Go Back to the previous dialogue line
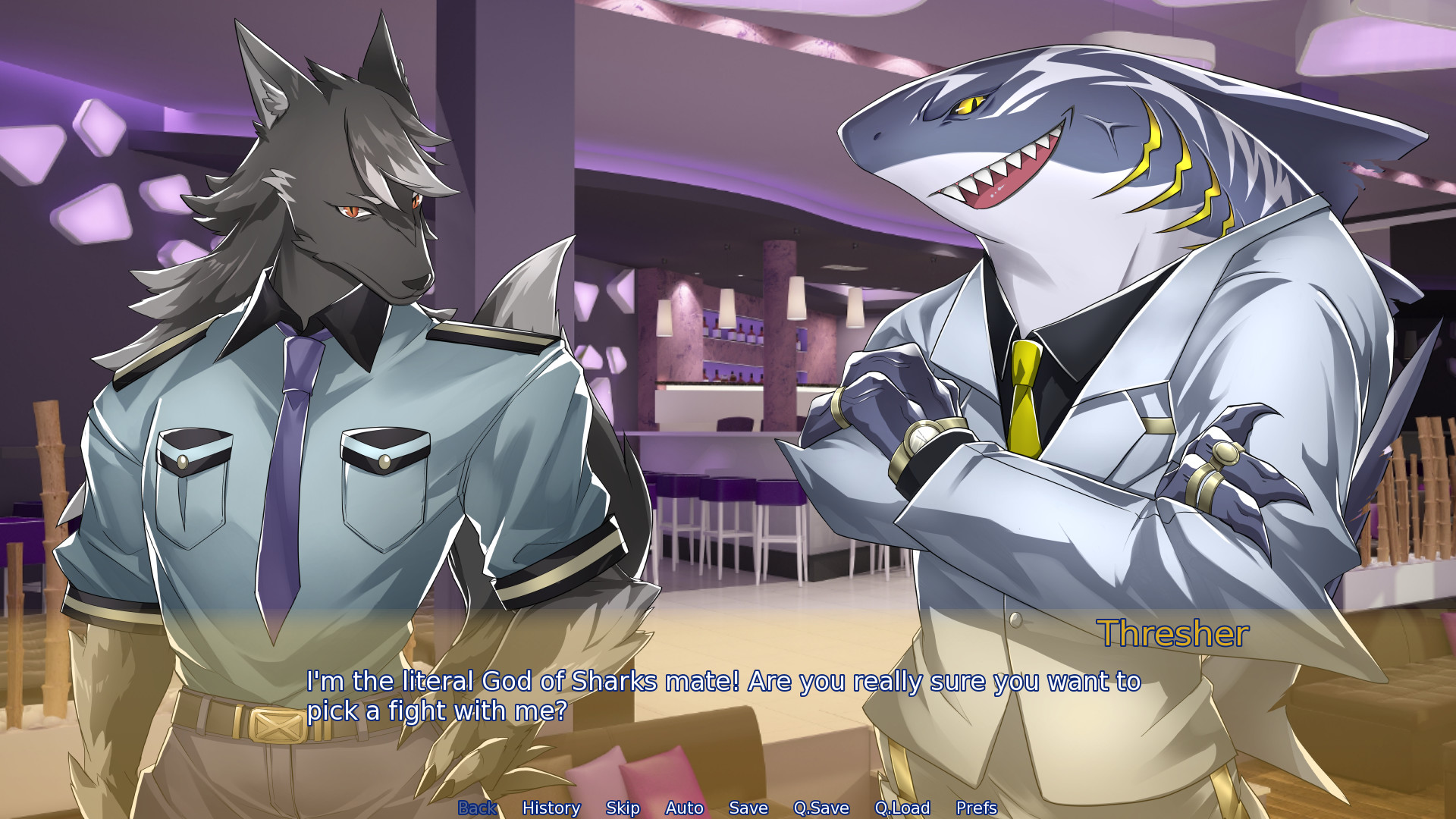Screen dimensions: 1456x819 point(477,808)
